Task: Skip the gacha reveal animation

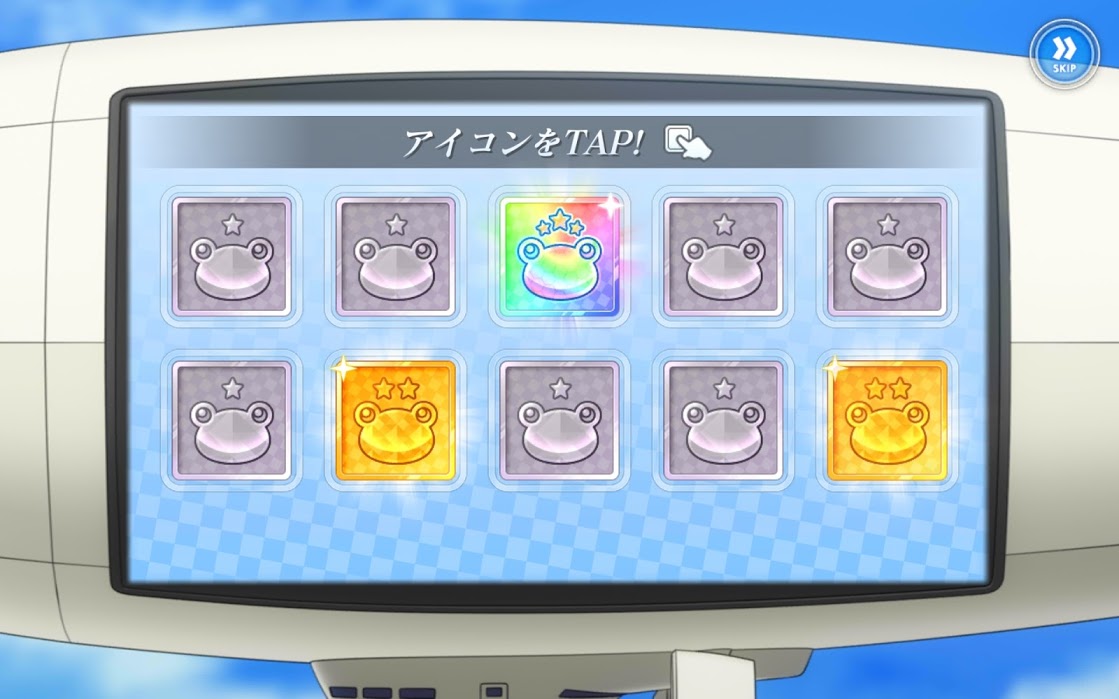Action: [x=1063, y=51]
